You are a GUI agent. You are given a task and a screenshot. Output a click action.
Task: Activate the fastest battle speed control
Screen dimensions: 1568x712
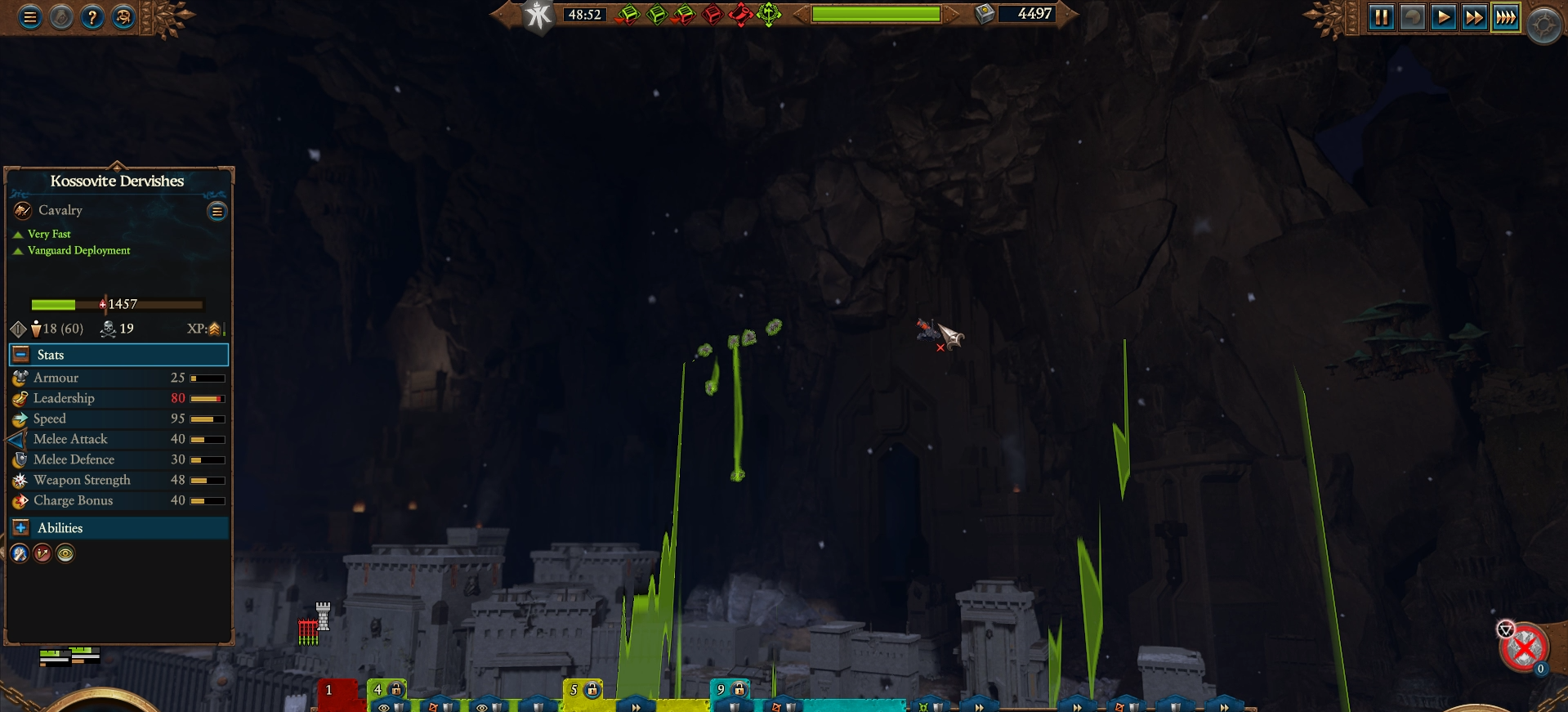tap(1507, 17)
